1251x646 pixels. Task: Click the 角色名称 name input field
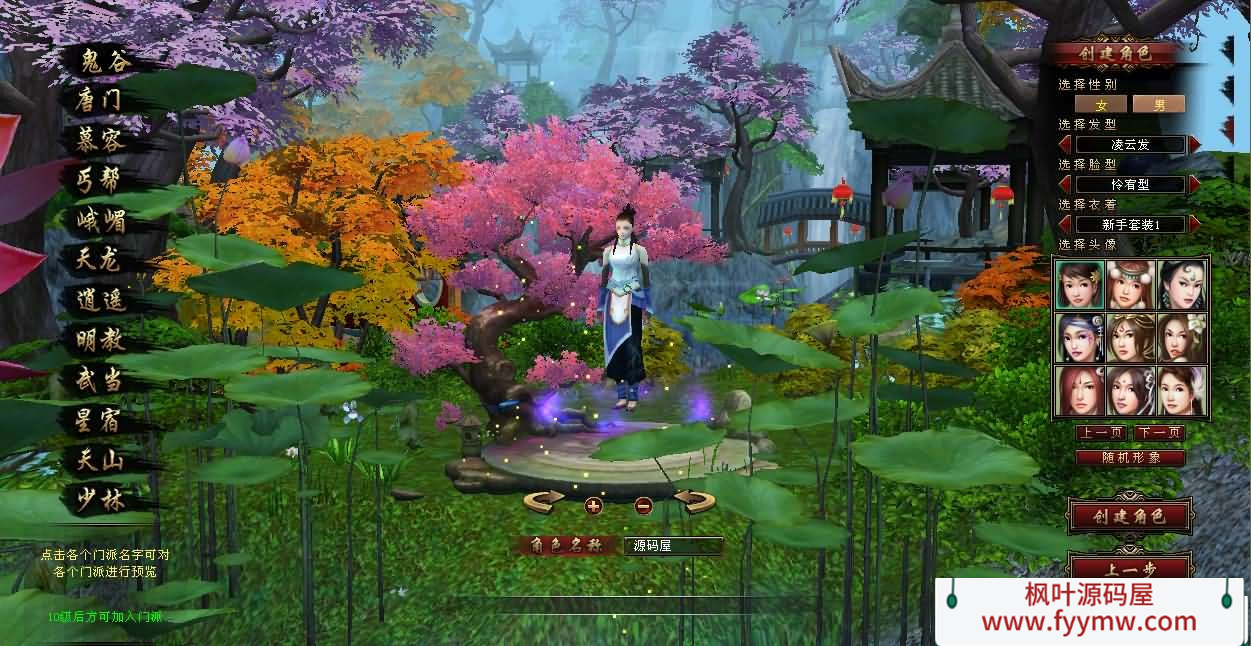672,546
